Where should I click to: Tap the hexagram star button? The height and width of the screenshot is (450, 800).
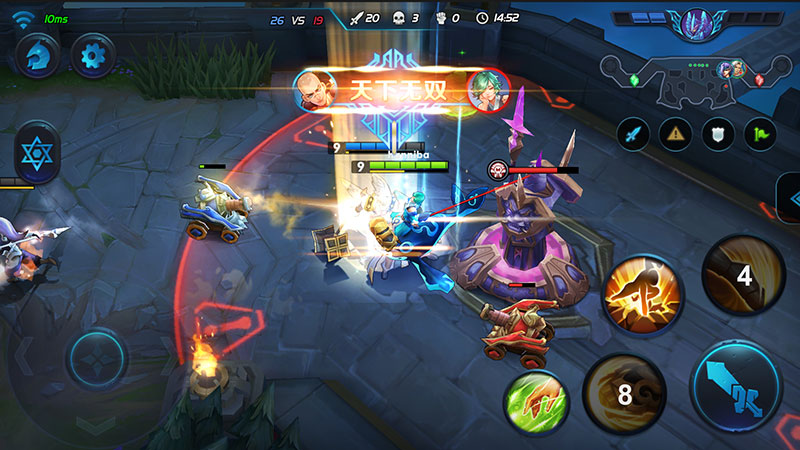pyautogui.click(x=38, y=152)
